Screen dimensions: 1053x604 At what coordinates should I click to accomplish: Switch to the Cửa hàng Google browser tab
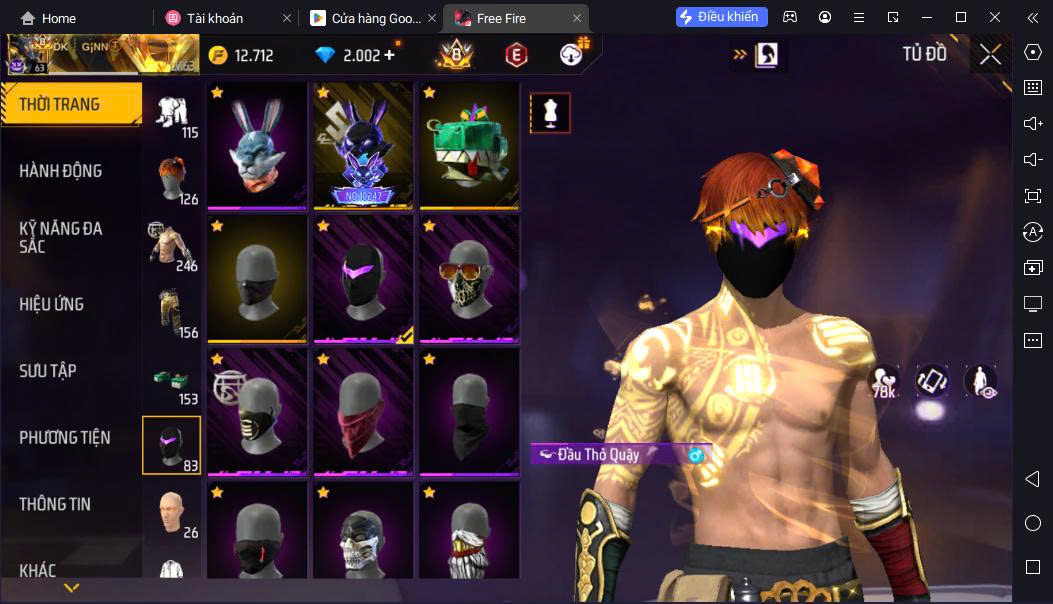tap(368, 18)
